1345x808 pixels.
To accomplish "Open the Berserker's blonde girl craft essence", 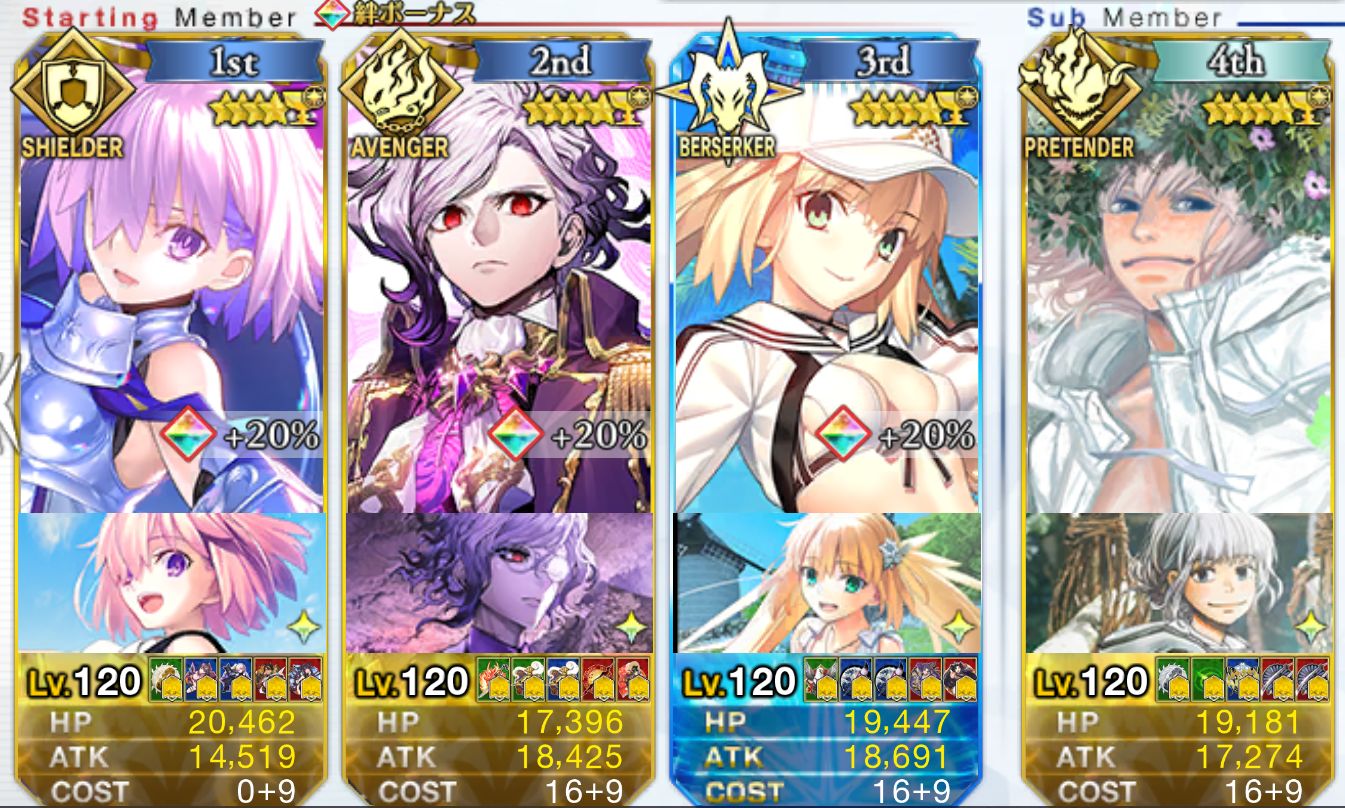I will 825,582.
